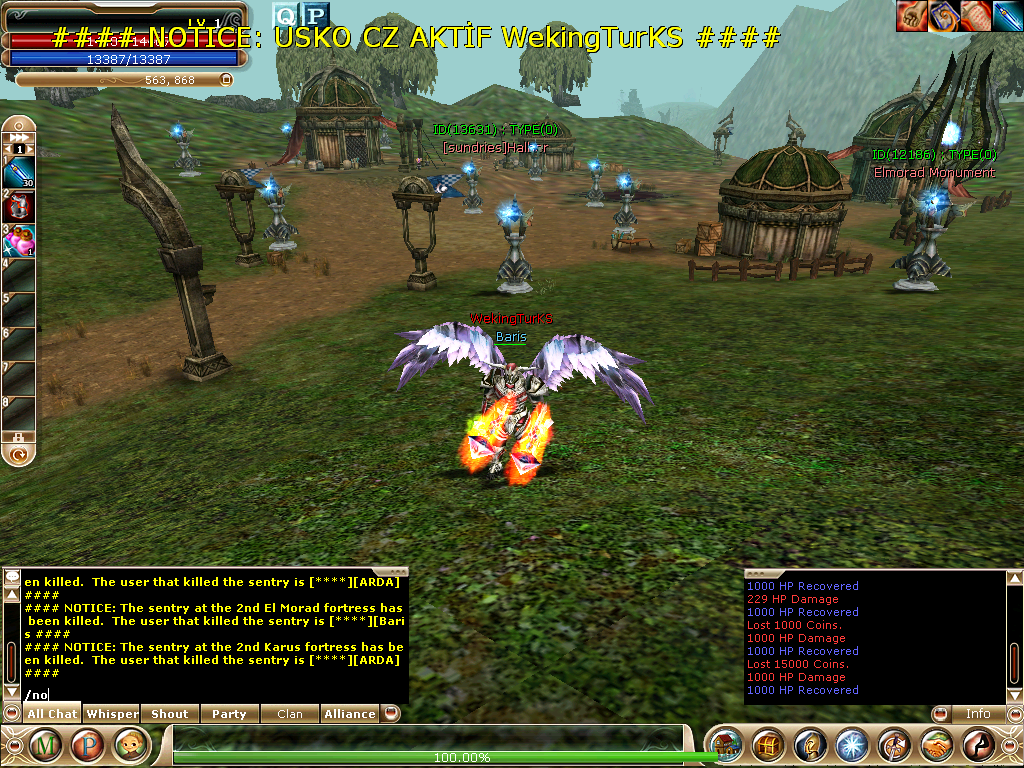The image size is (1024, 768).
Task: Open the golden helmet character icon
Action: (810, 745)
